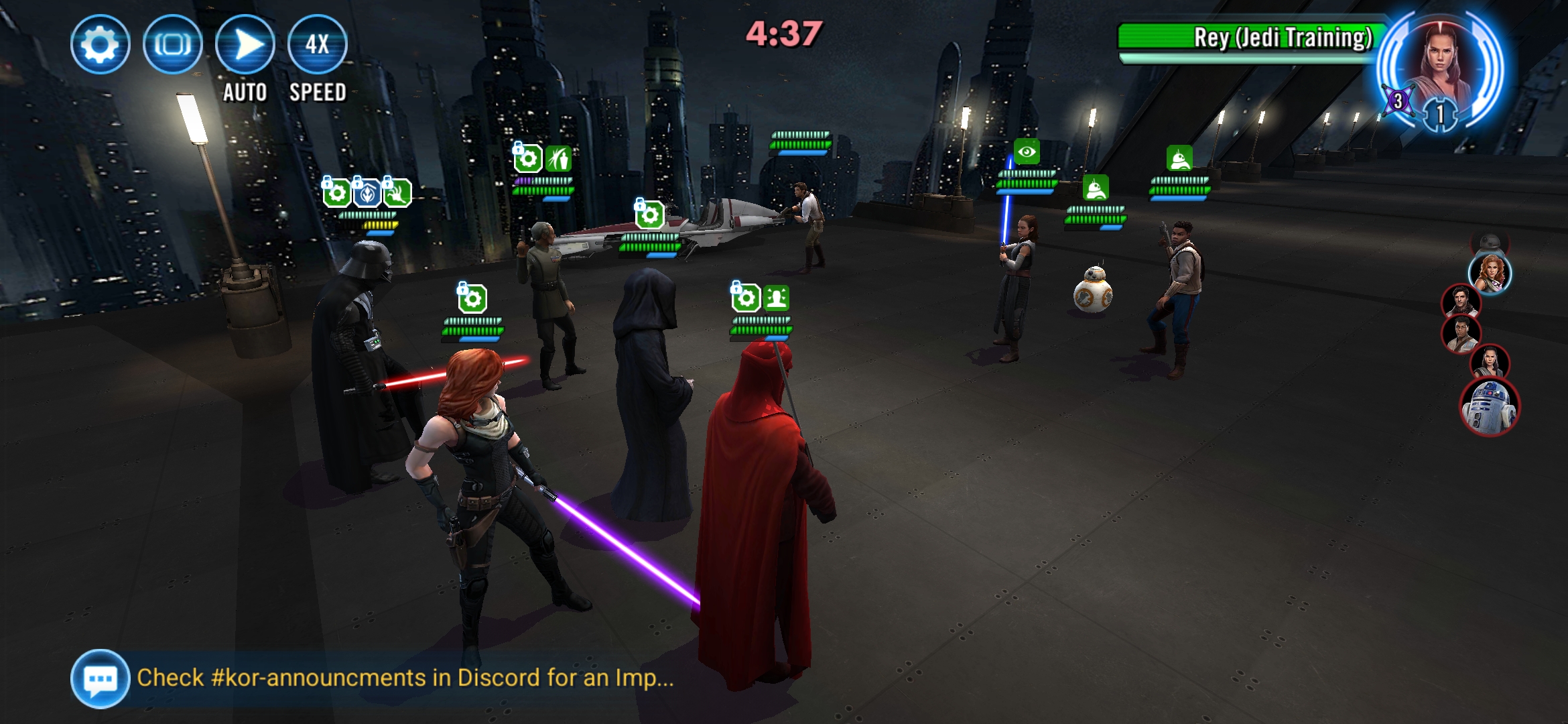1568x724 pixels.
Task: Toggle AUTO battle play
Action: pos(245,44)
